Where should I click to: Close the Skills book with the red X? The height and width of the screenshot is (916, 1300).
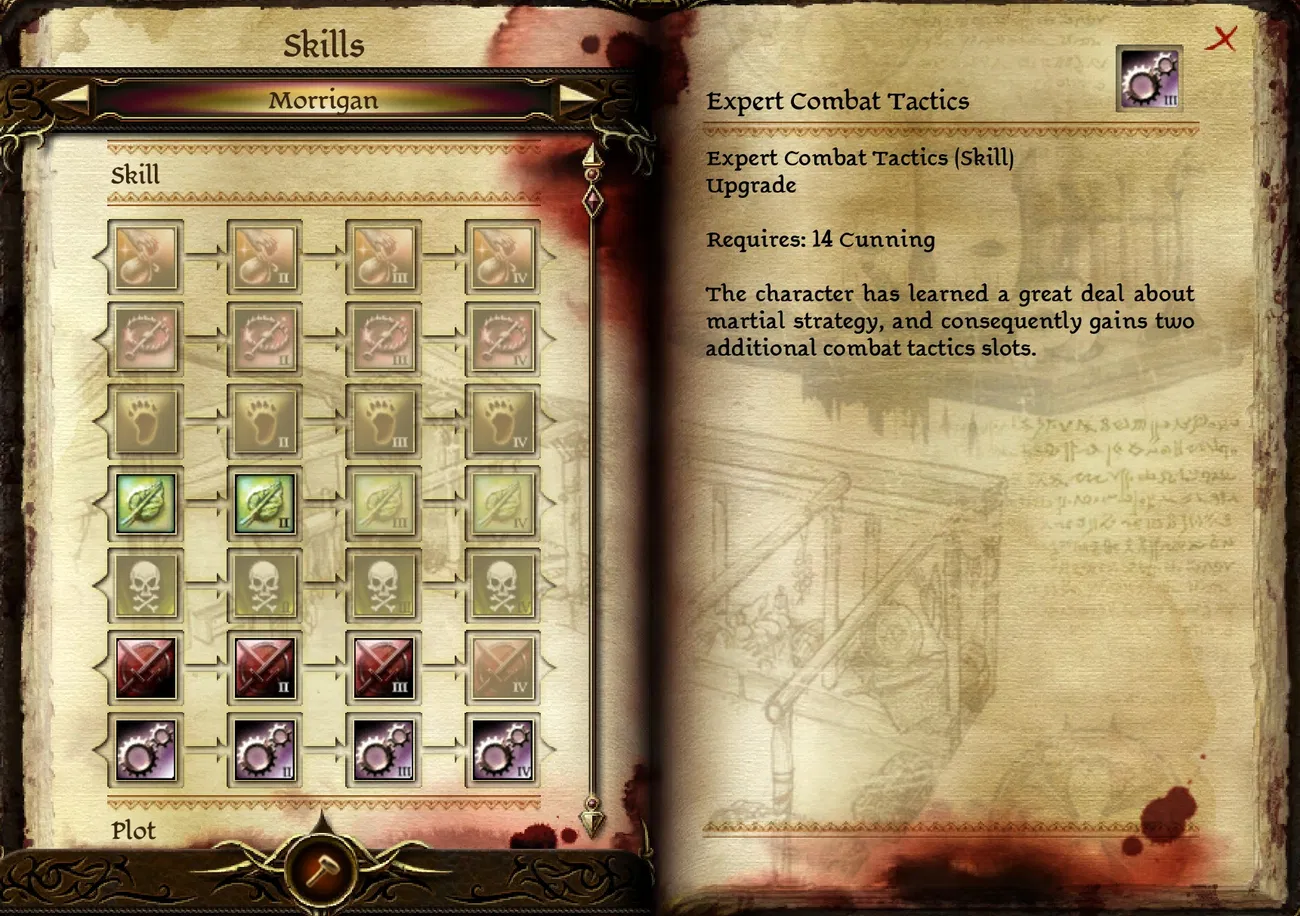click(x=1221, y=39)
